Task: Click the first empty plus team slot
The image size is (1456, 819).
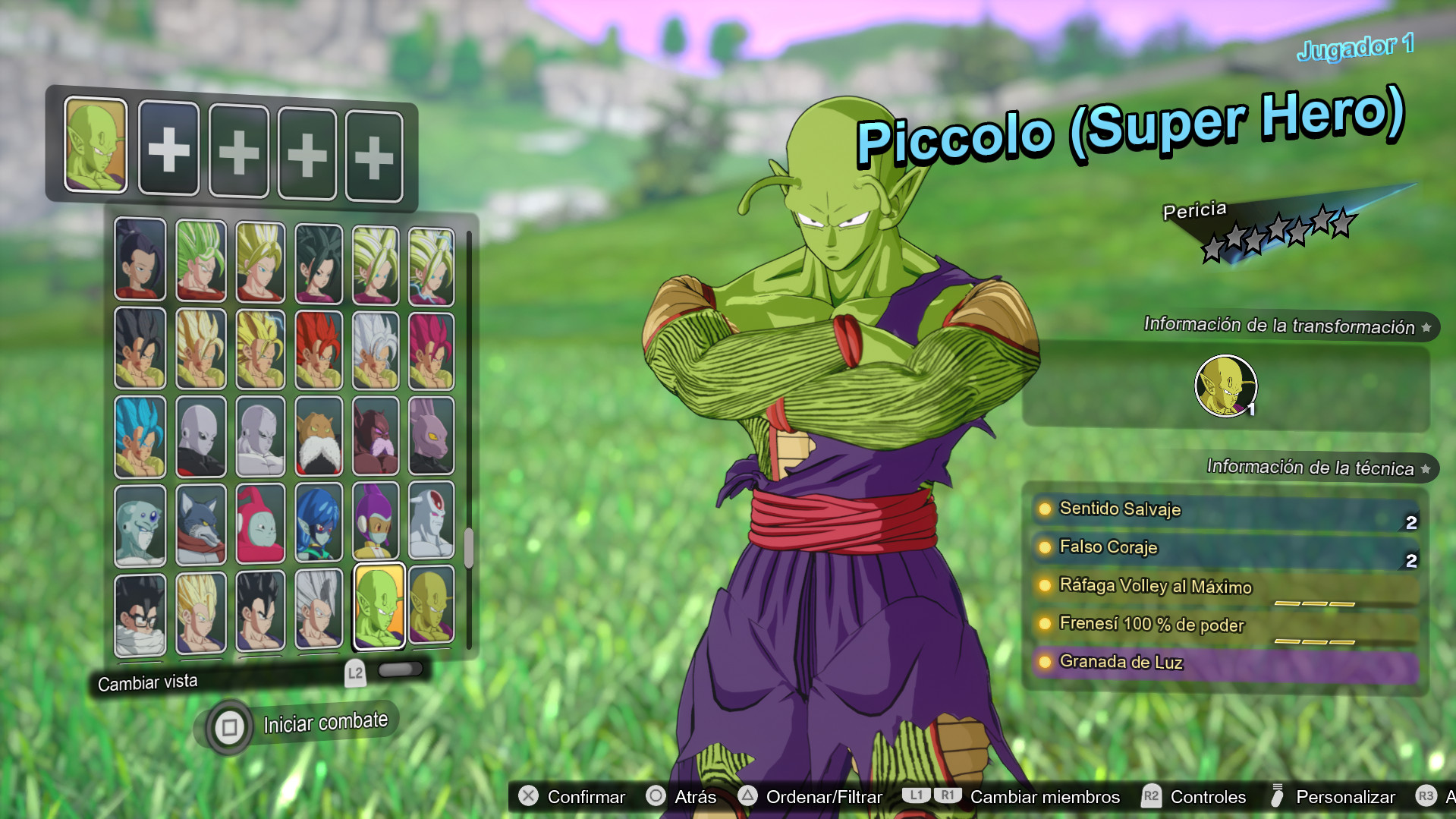Action: tap(168, 147)
